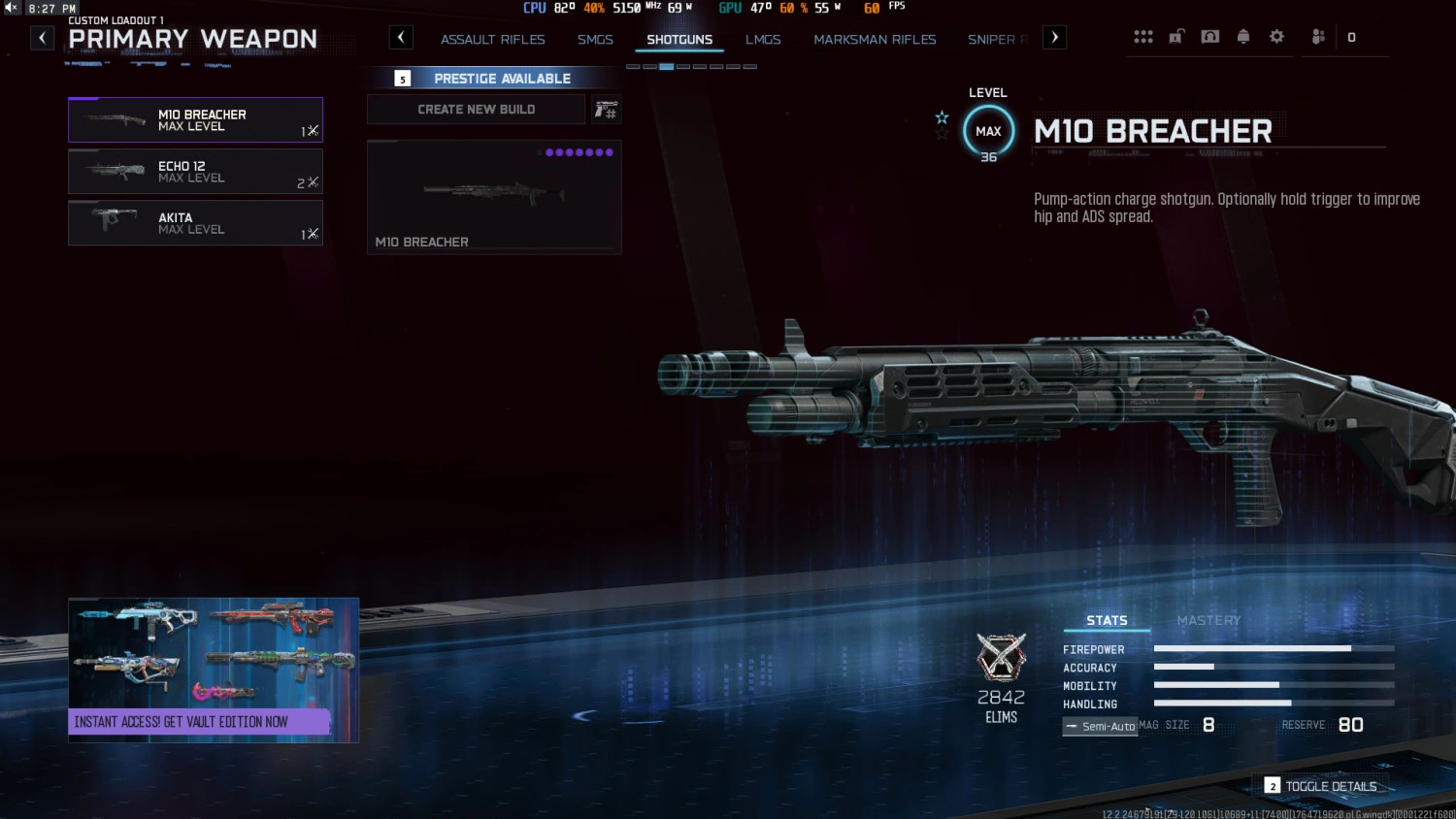Click the left back arrow beside Primary Weapon

41,37
